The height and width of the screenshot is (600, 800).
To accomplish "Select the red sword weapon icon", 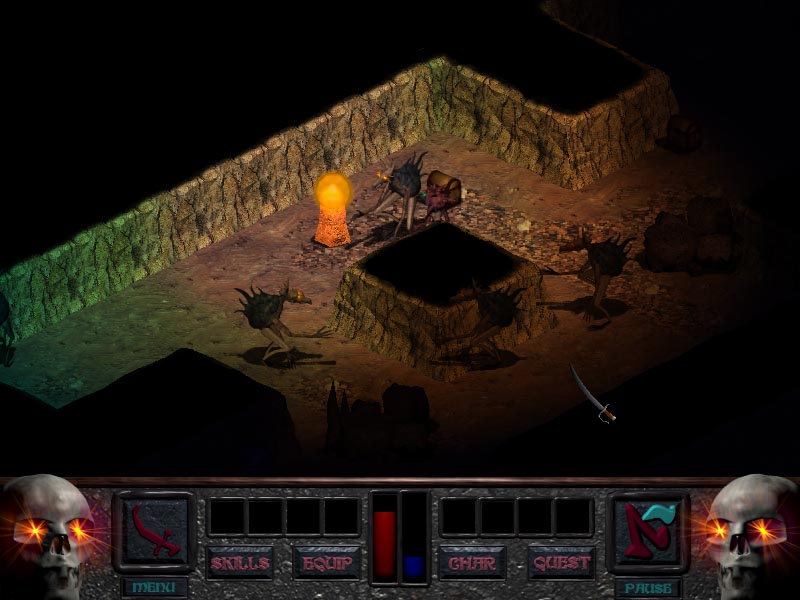I will coord(153,530).
